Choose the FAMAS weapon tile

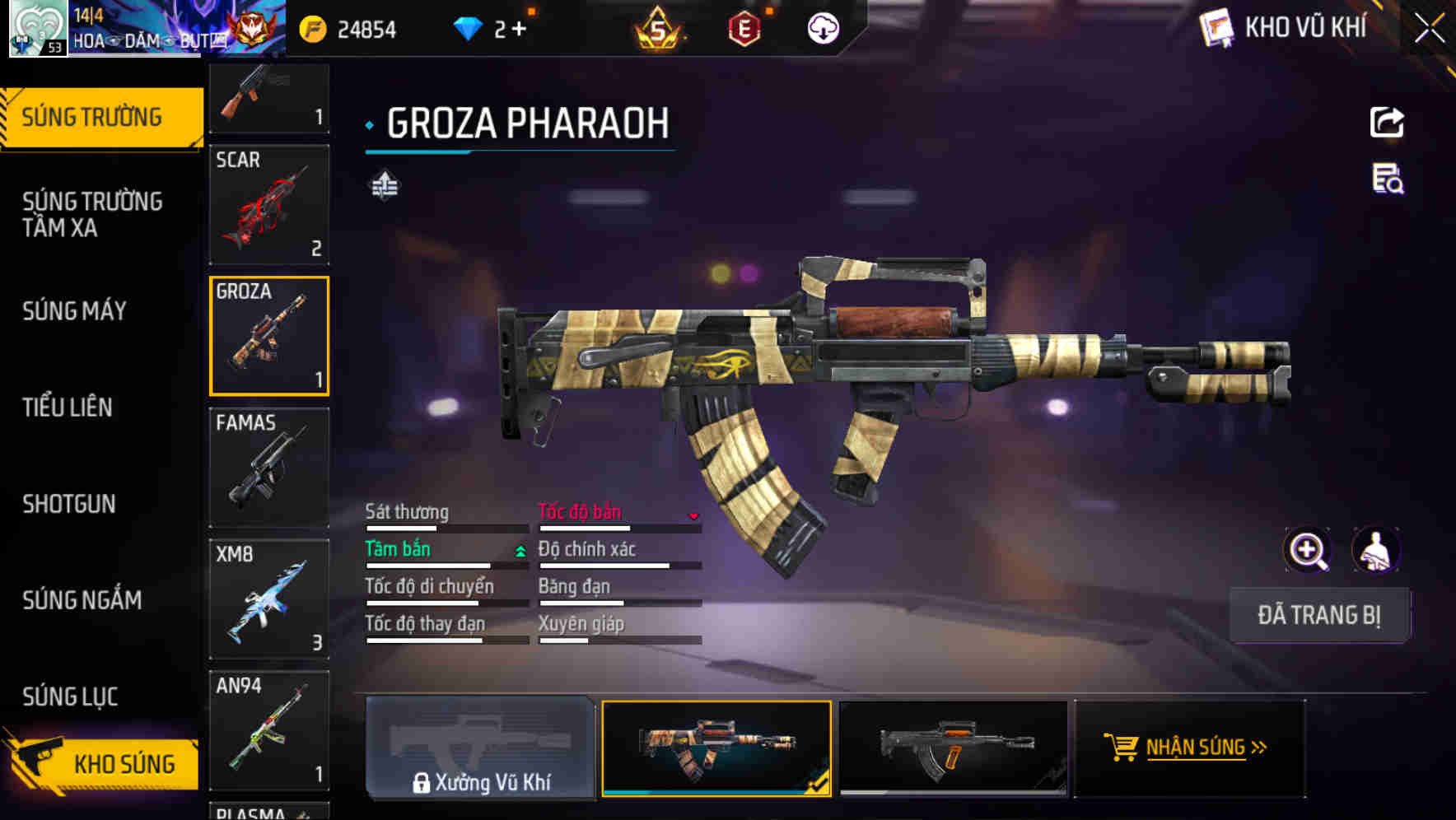[x=269, y=468]
